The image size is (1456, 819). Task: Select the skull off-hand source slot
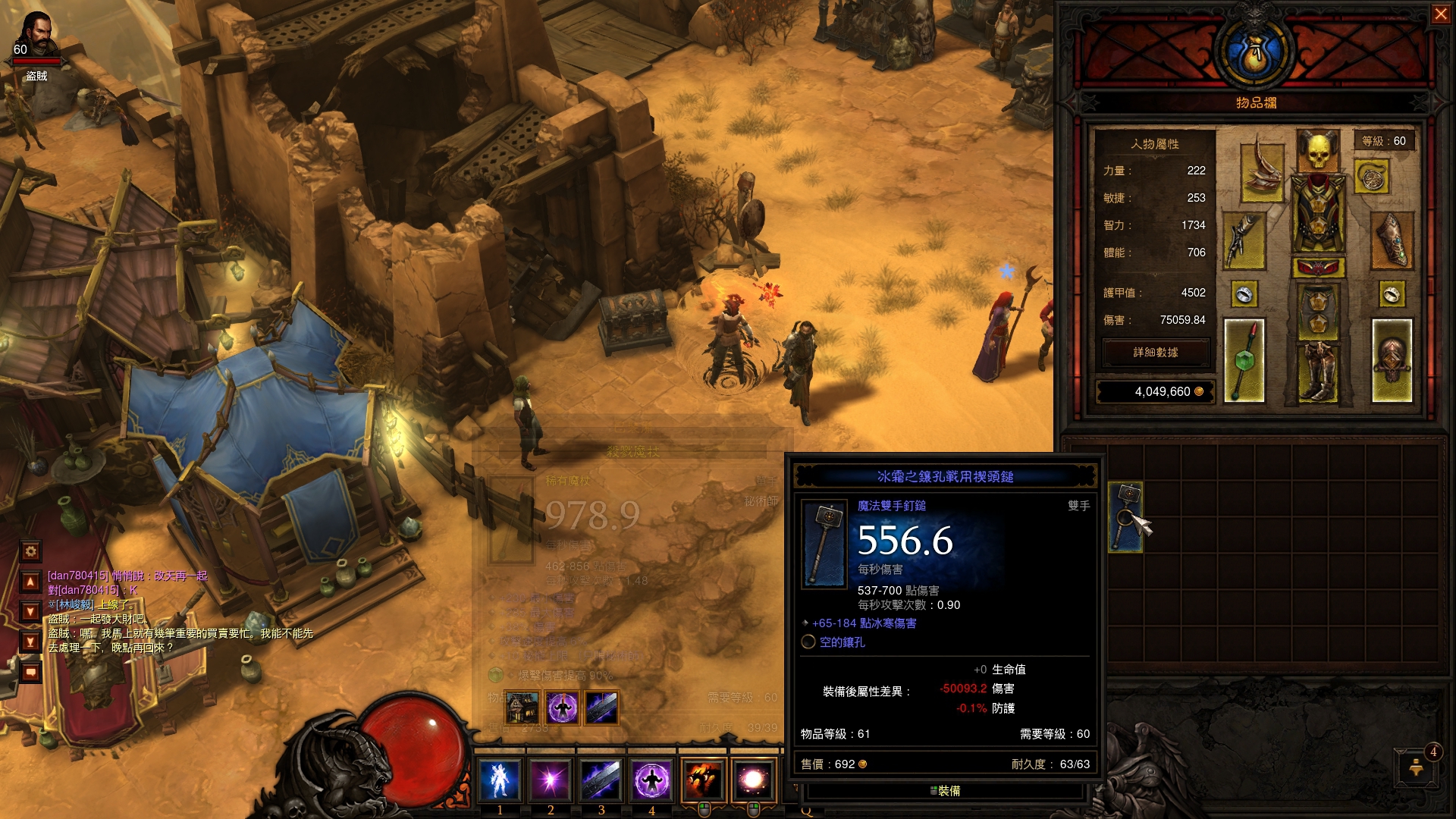[1392, 360]
